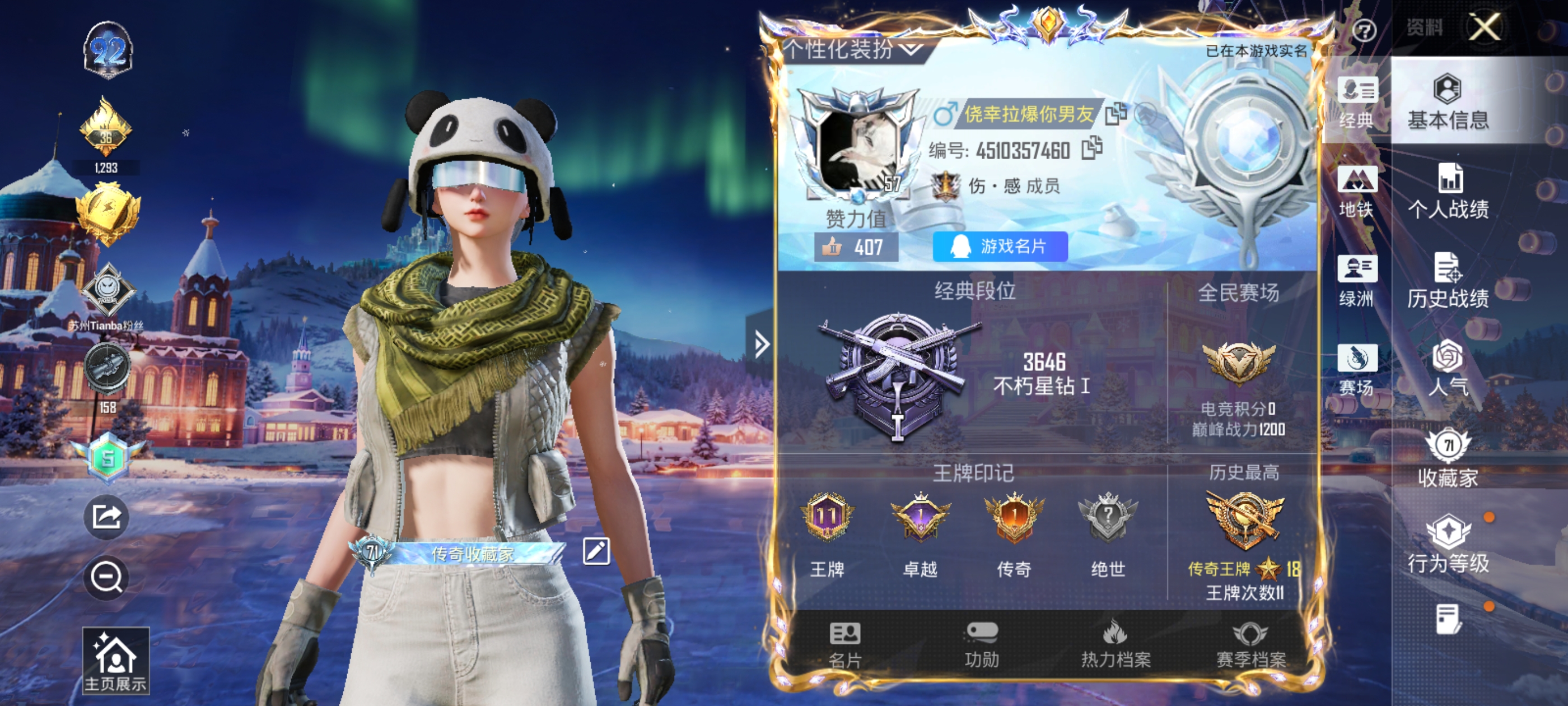This screenshot has width=1568, height=706.
Task: Open the 功勋 merit tab
Action: tap(981, 645)
